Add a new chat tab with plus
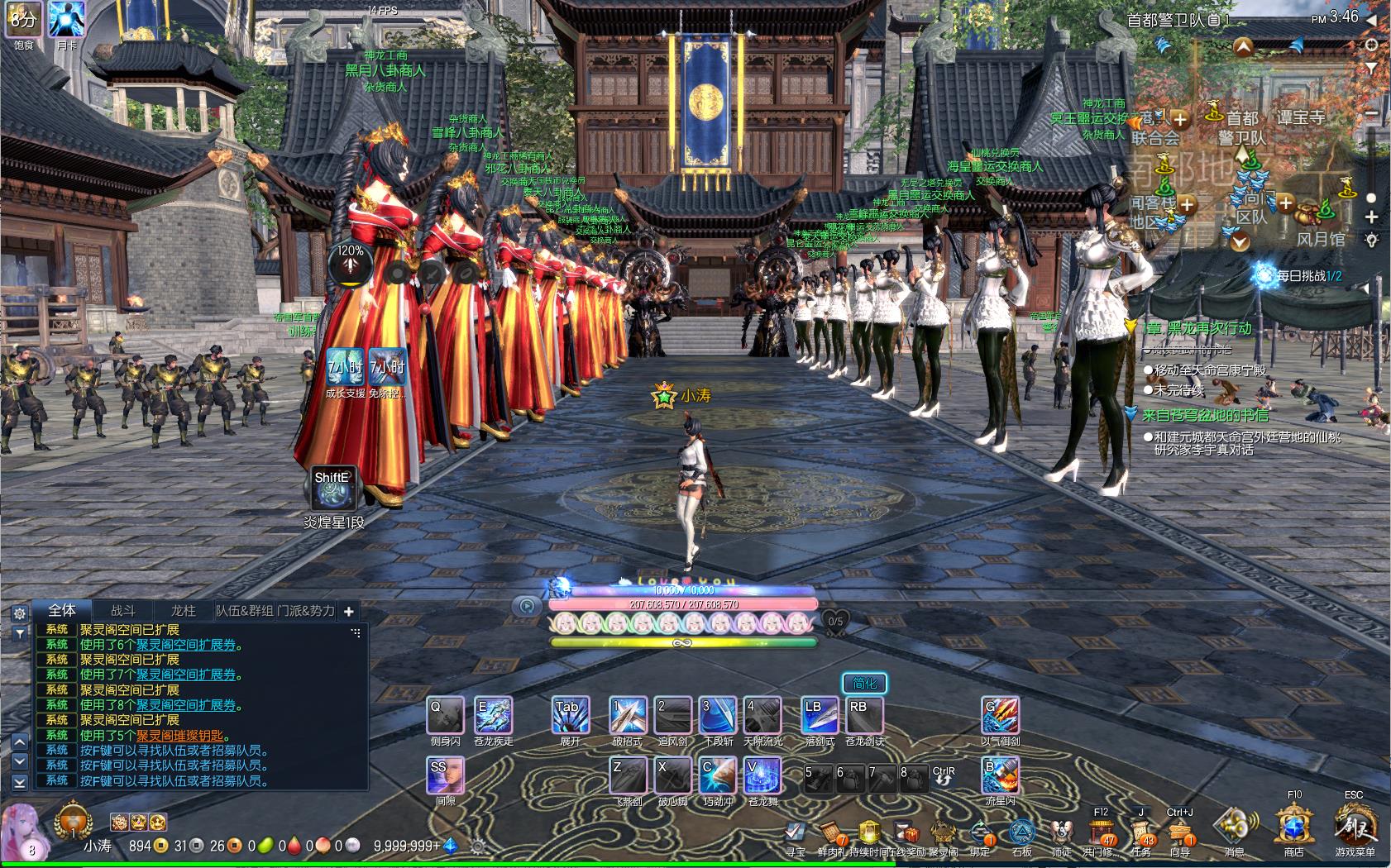 pos(349,612)
